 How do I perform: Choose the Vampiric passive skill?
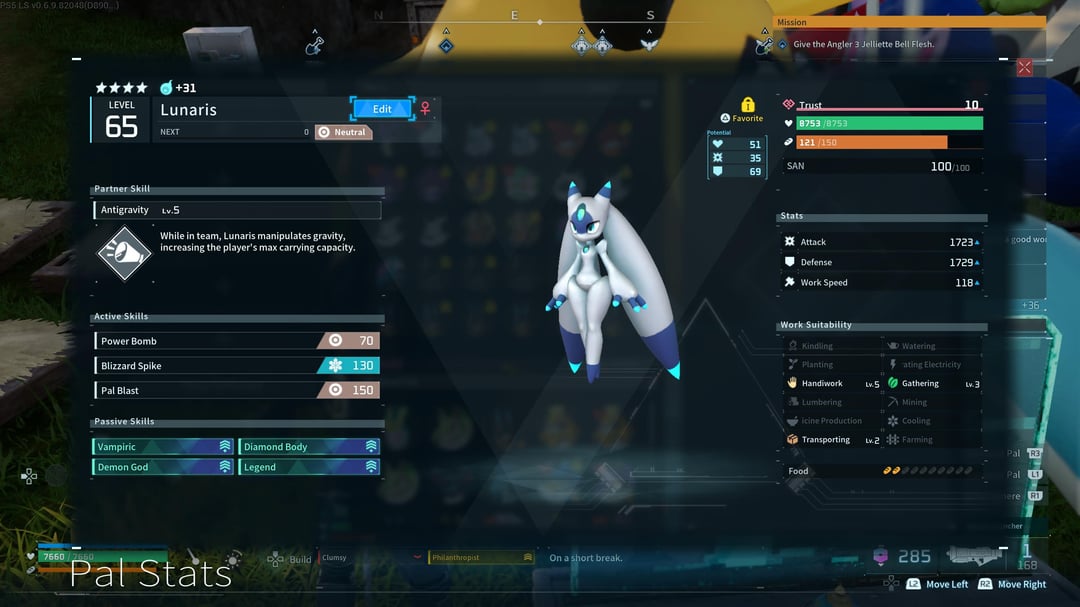163,447
